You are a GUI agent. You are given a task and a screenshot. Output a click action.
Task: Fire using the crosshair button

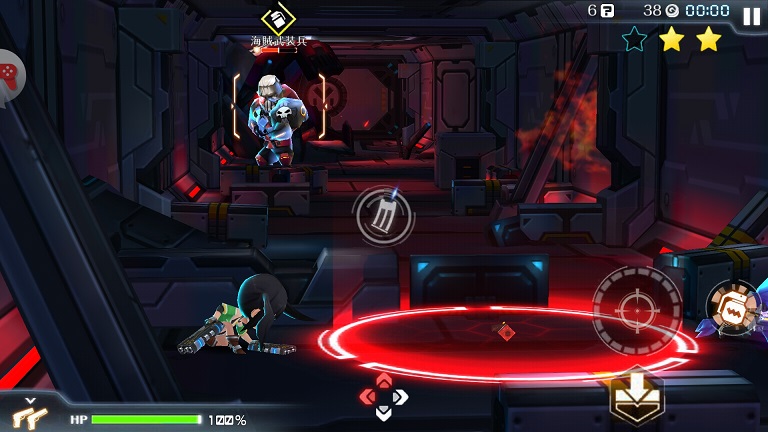coord(637,309)
